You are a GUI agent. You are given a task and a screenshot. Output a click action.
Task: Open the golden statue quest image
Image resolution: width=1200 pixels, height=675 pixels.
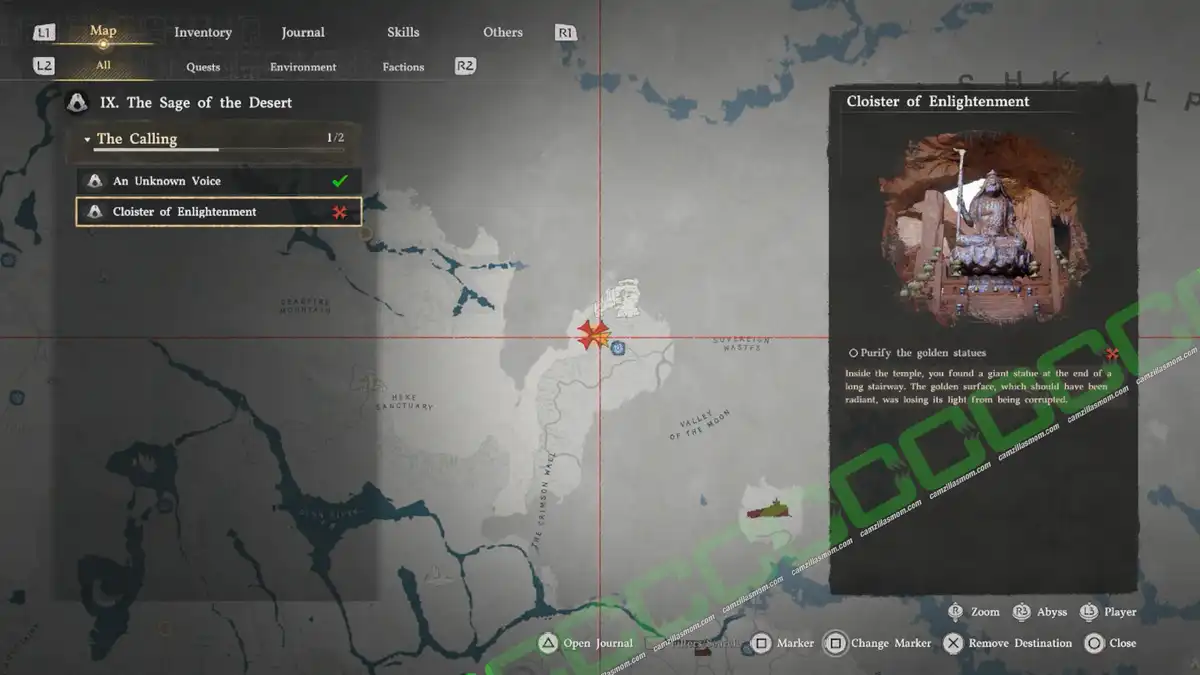[984, 228]
